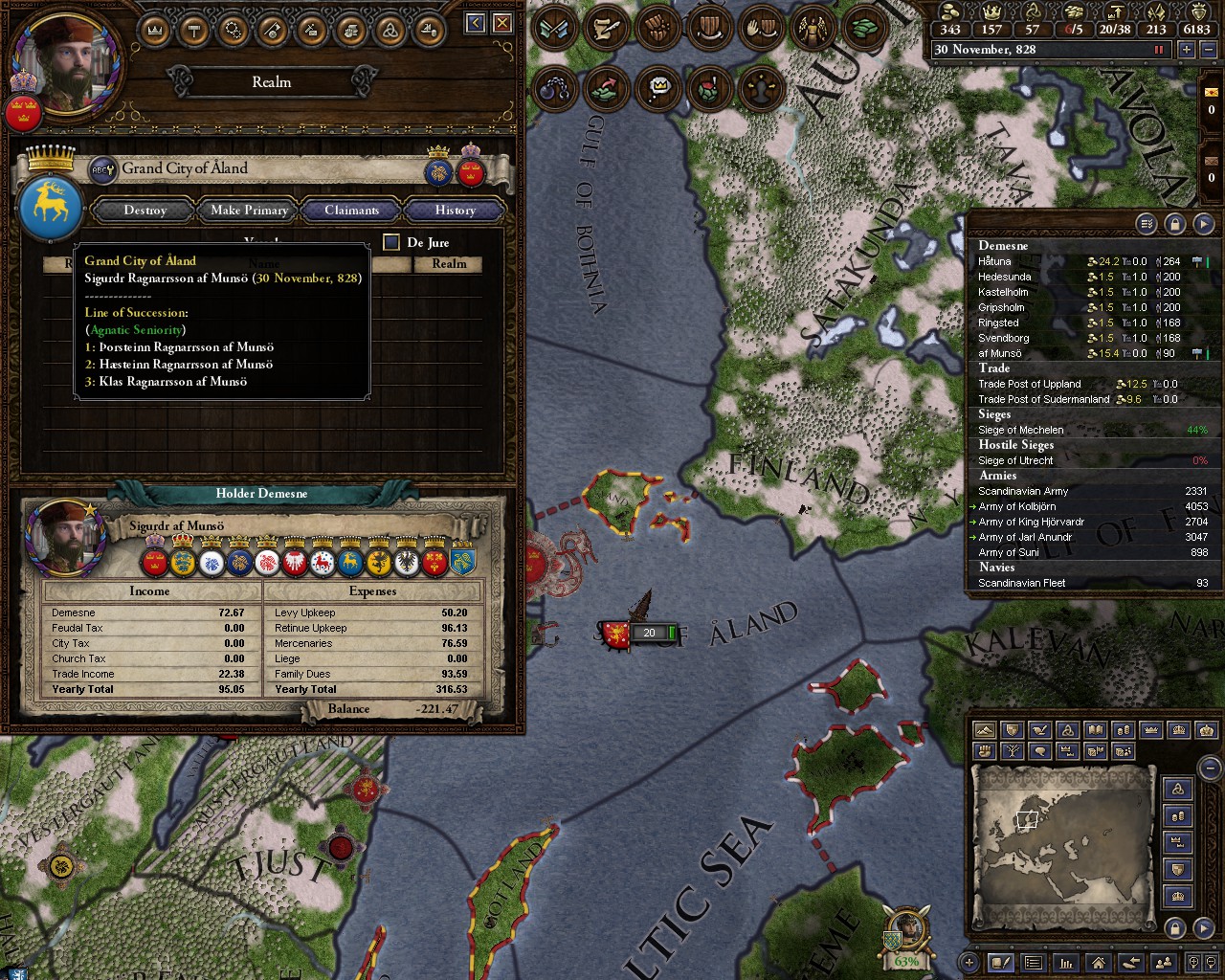Toggle pause next to the date
1225x980 pixels.
point(1159,50)
